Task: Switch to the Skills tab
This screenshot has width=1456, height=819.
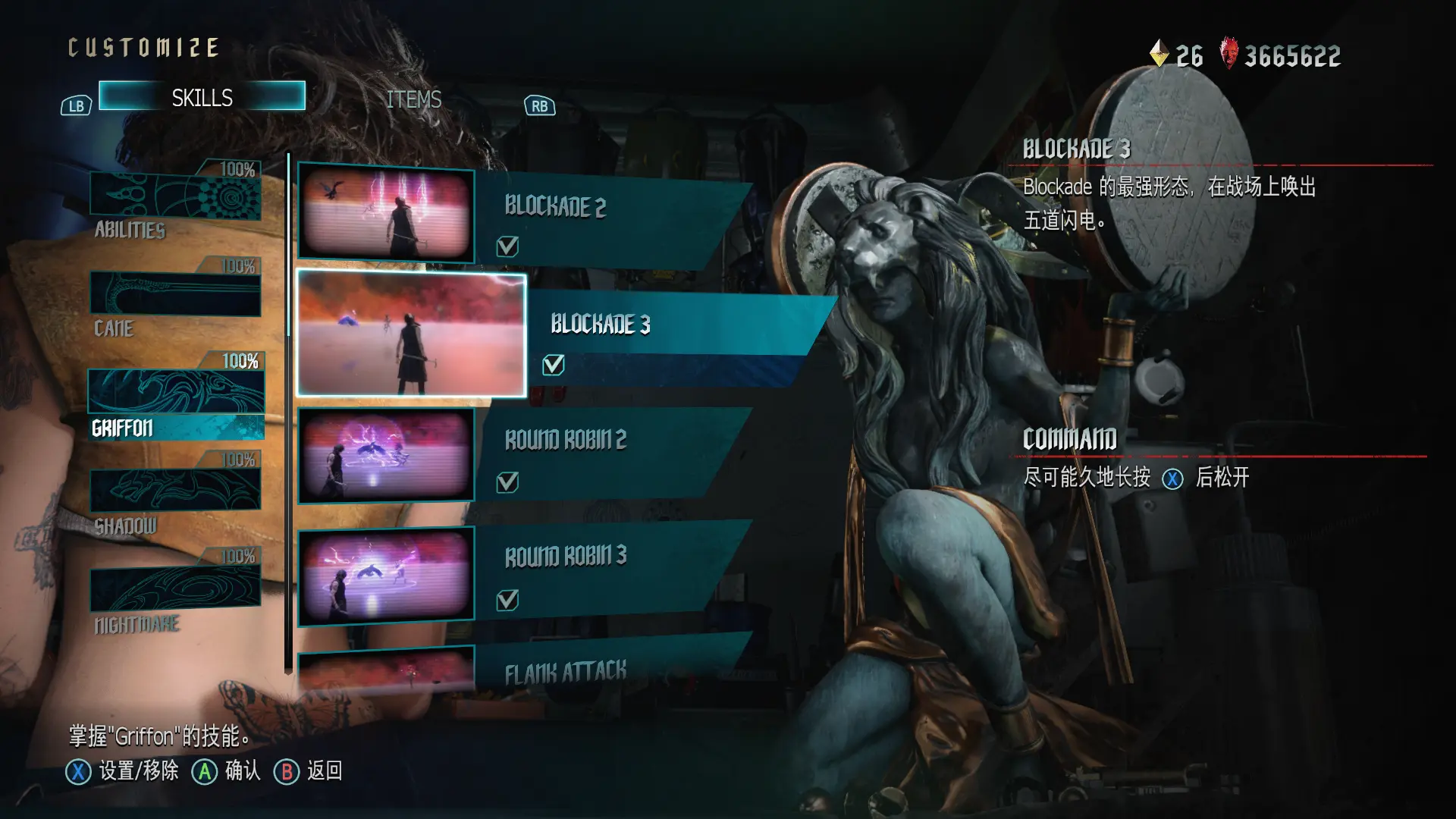Action: (202, 96)
